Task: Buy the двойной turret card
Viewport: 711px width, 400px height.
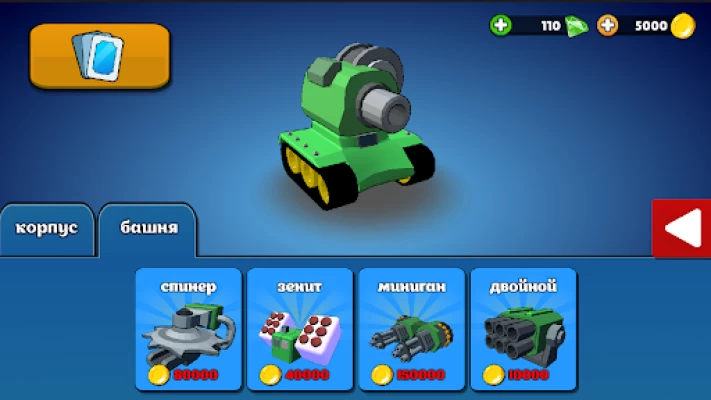Action: point(523,328)
